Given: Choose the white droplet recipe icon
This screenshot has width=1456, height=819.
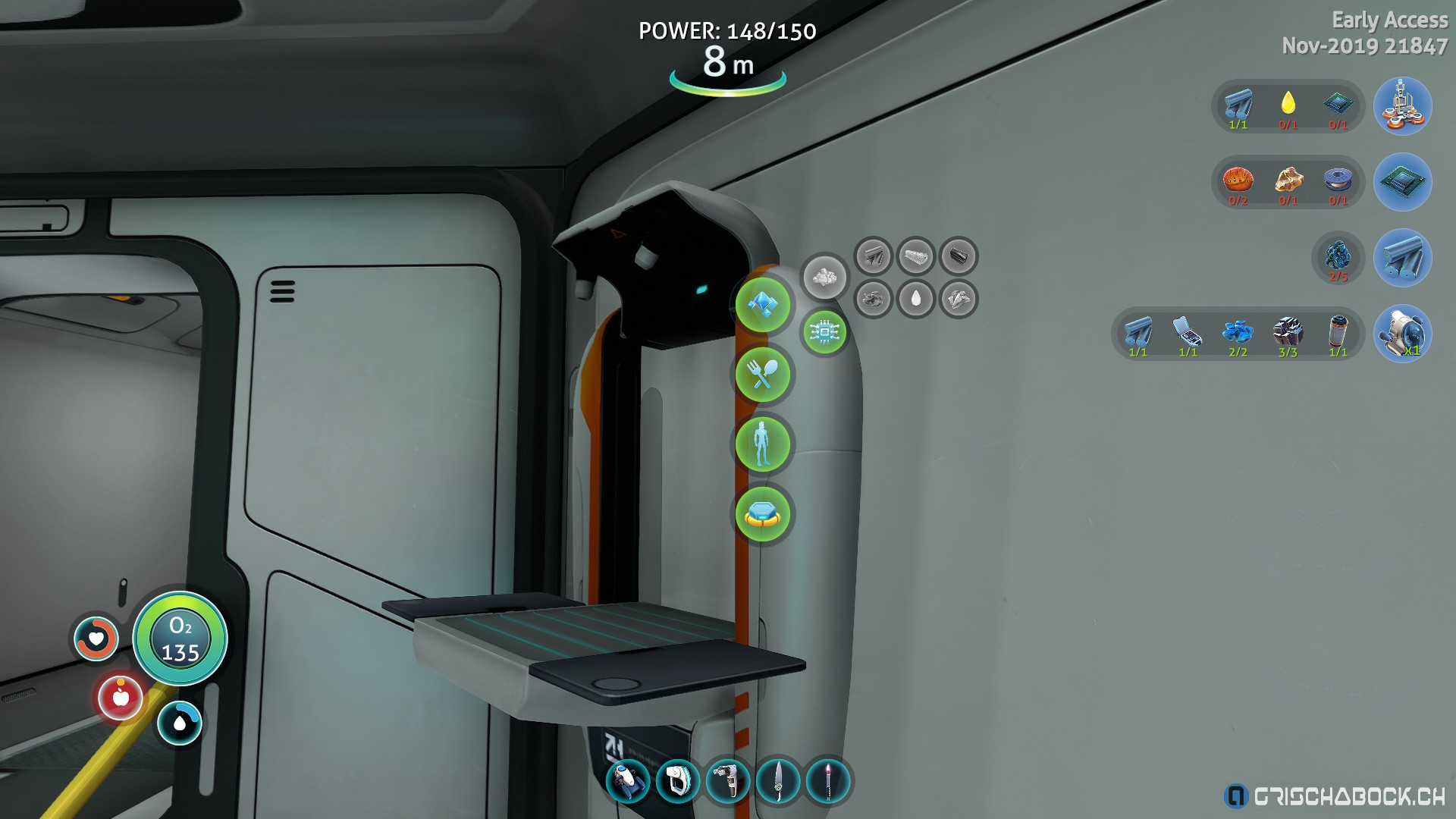Looking at the screenshot, I should (916, 300).
